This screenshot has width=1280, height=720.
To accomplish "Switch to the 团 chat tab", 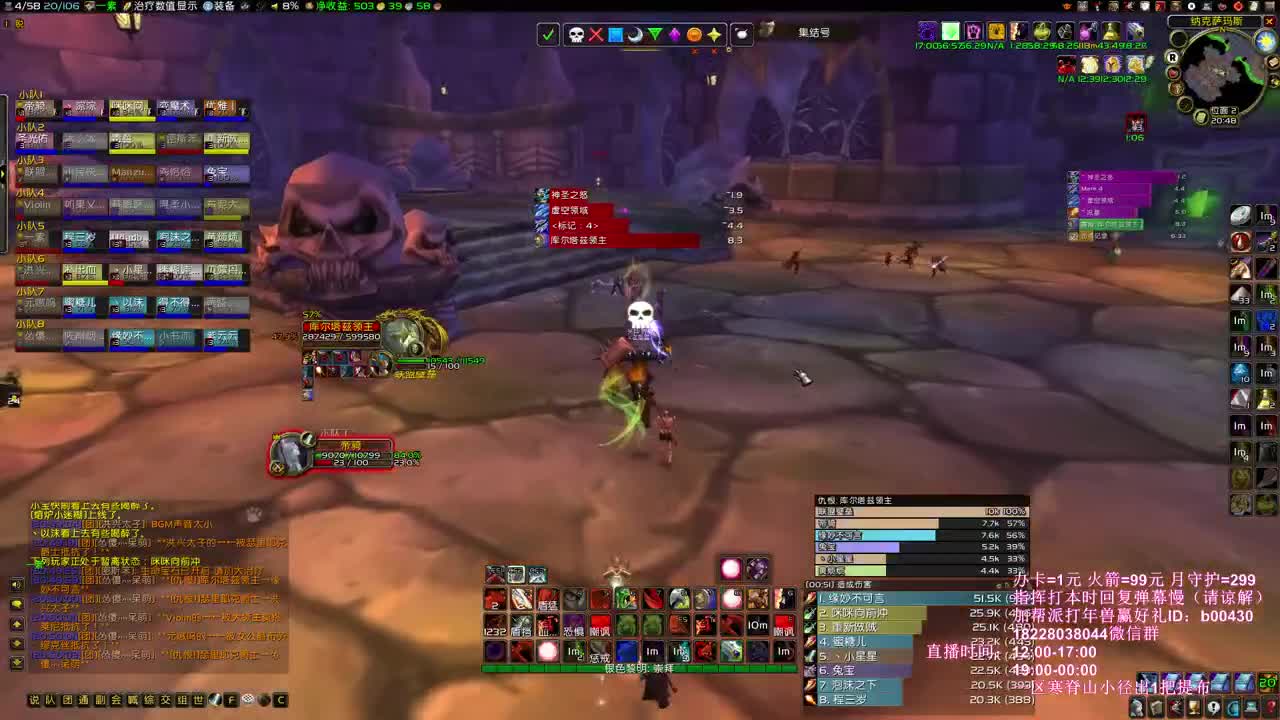I will click(x=67, y=700).
